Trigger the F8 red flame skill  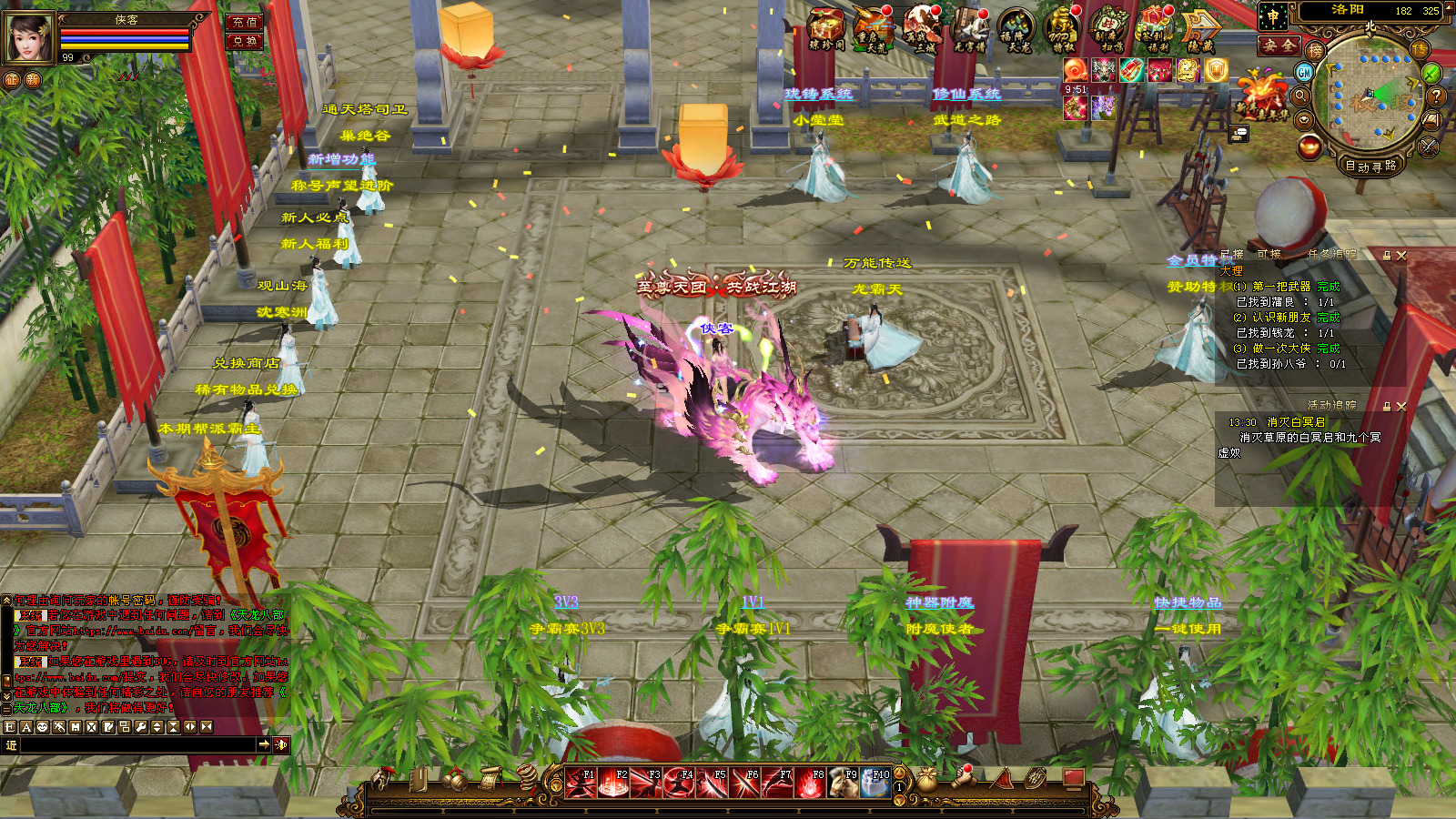810,783
